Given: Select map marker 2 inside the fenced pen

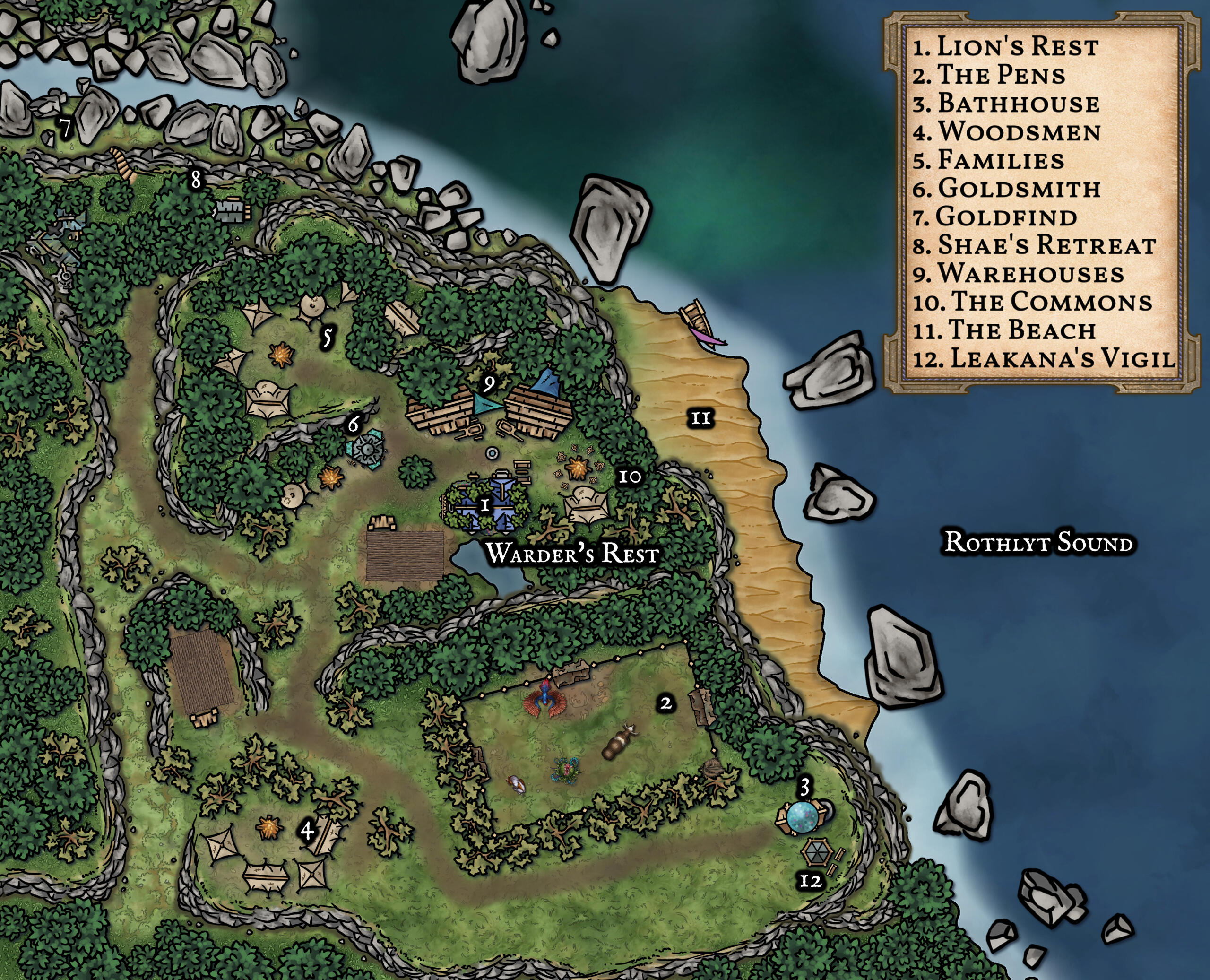Looking at the screenshot, I should tap(666, 703).
